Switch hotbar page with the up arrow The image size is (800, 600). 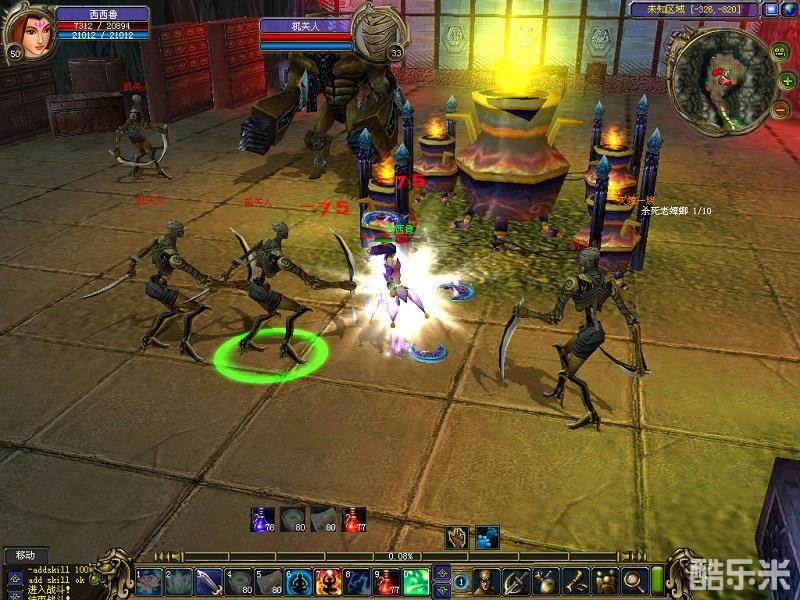(x=443, y=572)
